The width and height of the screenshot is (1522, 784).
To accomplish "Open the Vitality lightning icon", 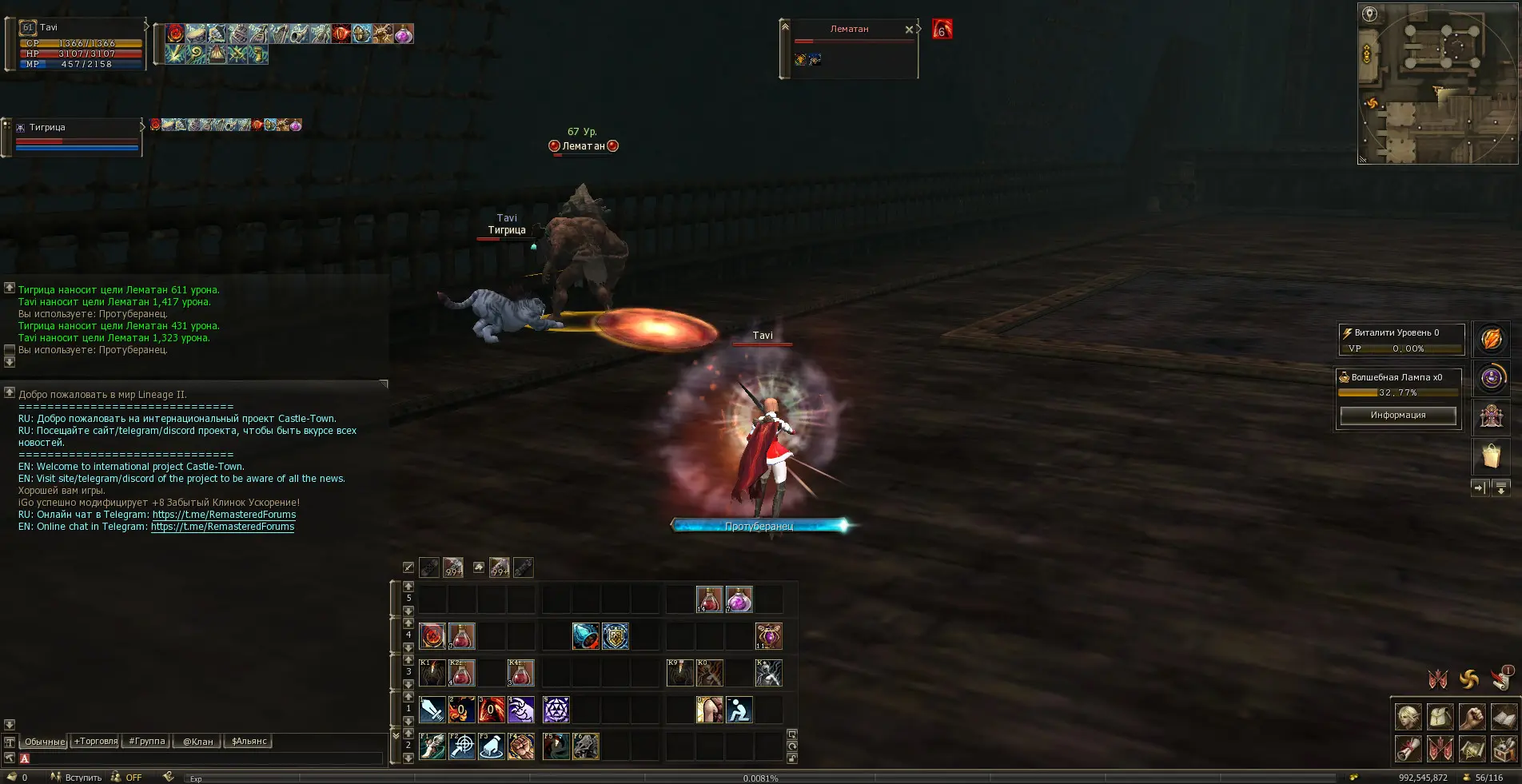I will tap(1491, 340).
